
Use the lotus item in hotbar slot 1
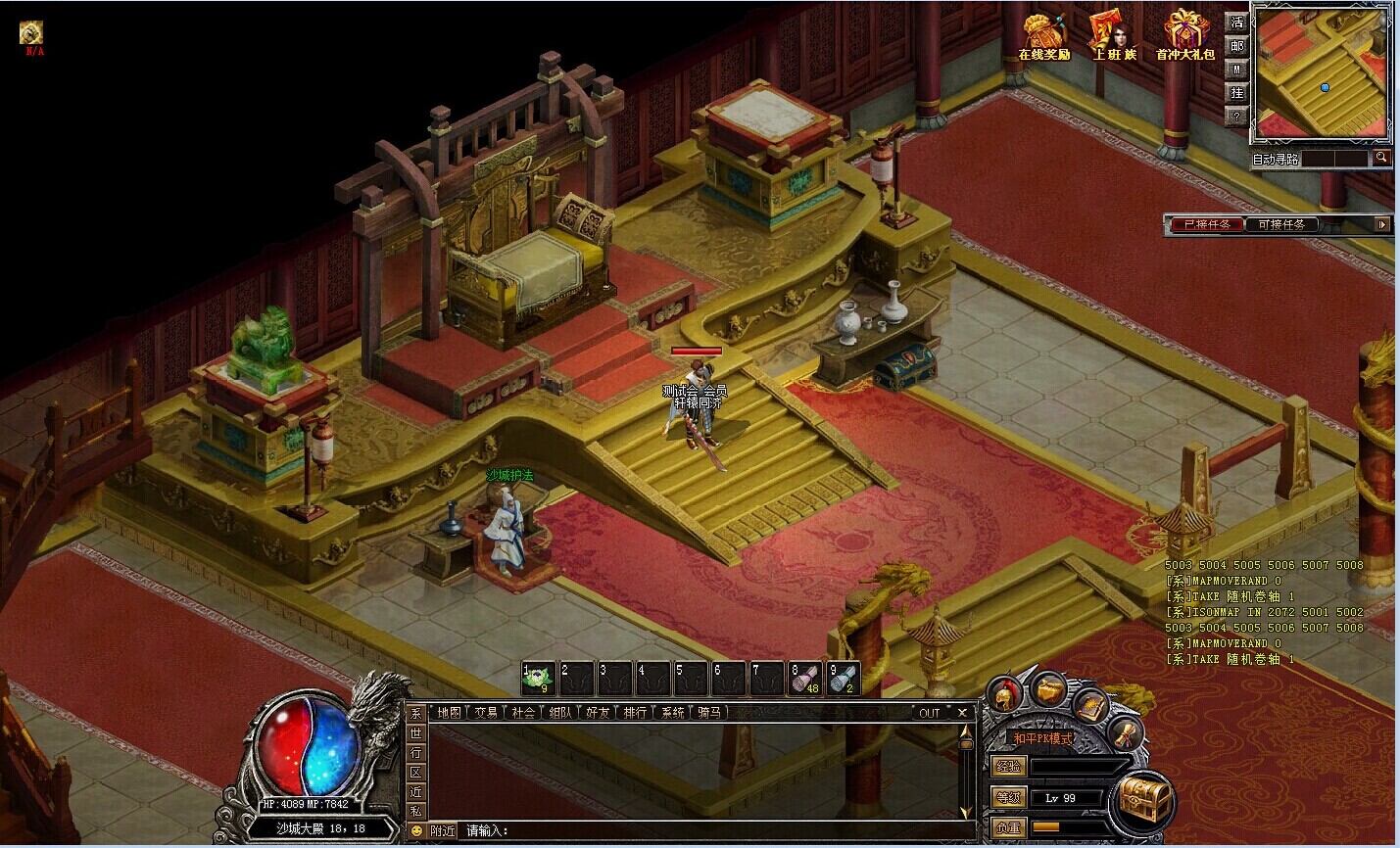(538, 678)
